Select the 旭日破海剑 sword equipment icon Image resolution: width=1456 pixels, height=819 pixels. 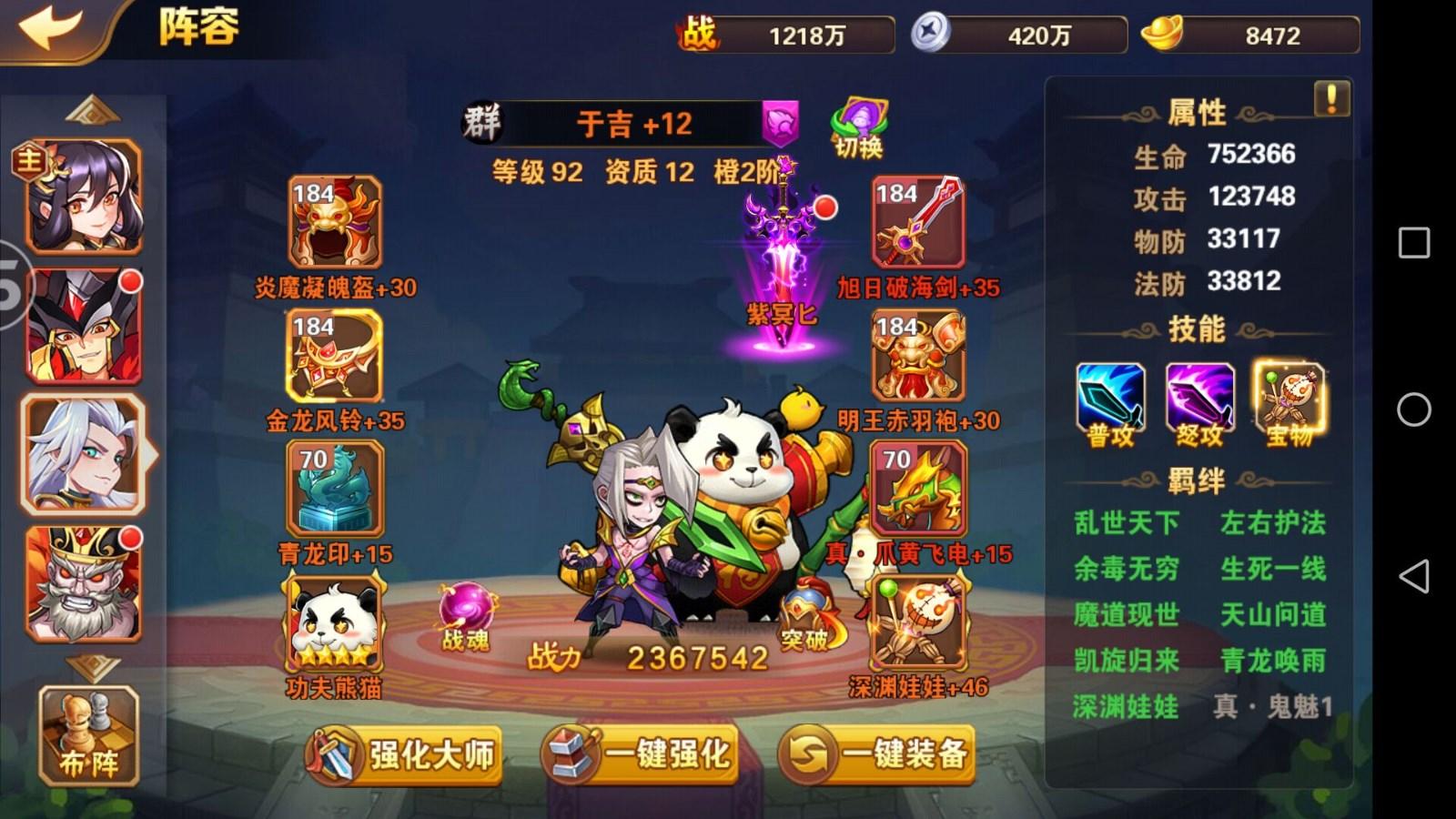pos(919,223)
